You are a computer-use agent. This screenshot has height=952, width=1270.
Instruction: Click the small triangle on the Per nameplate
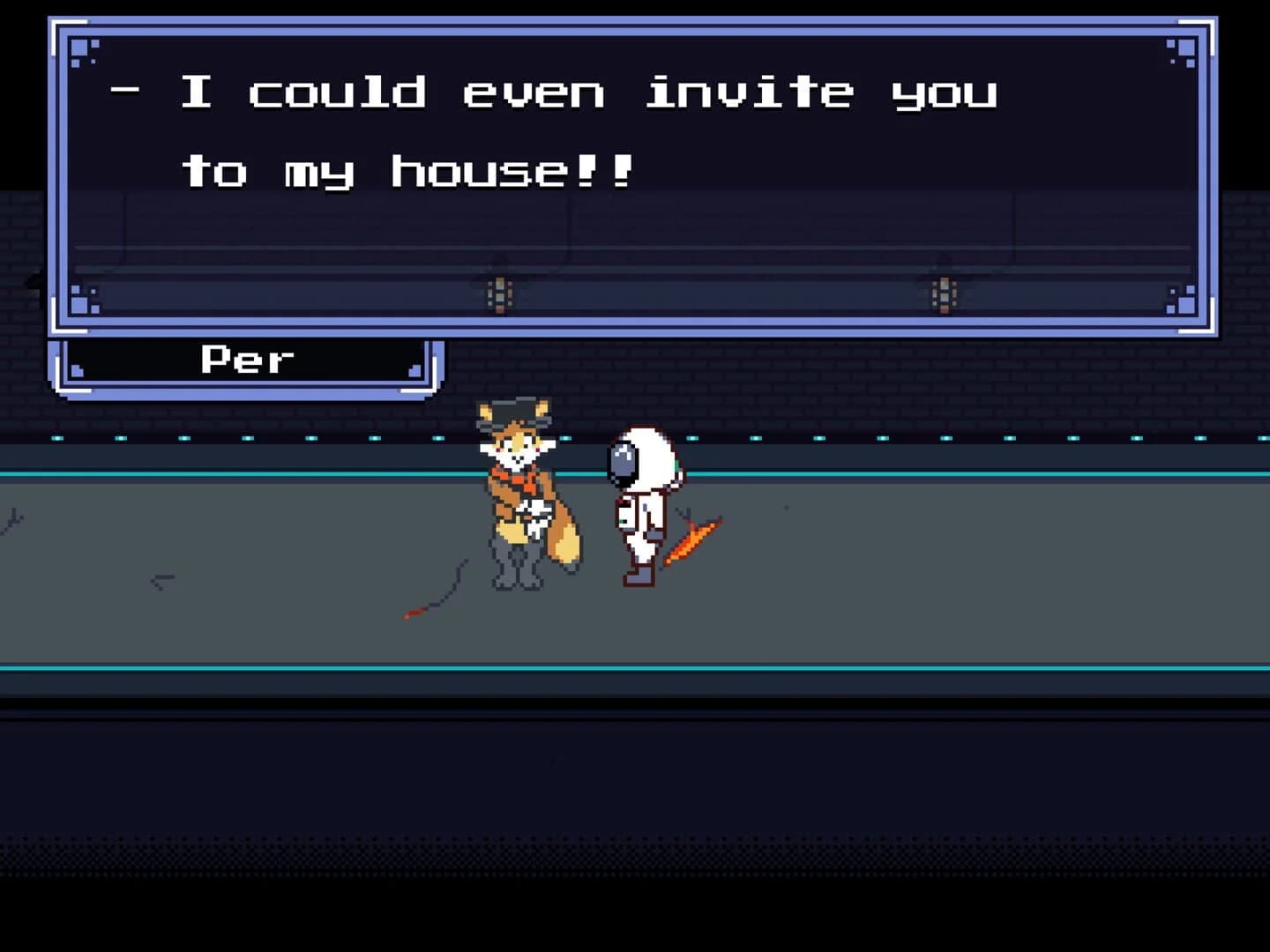(415, 370)
